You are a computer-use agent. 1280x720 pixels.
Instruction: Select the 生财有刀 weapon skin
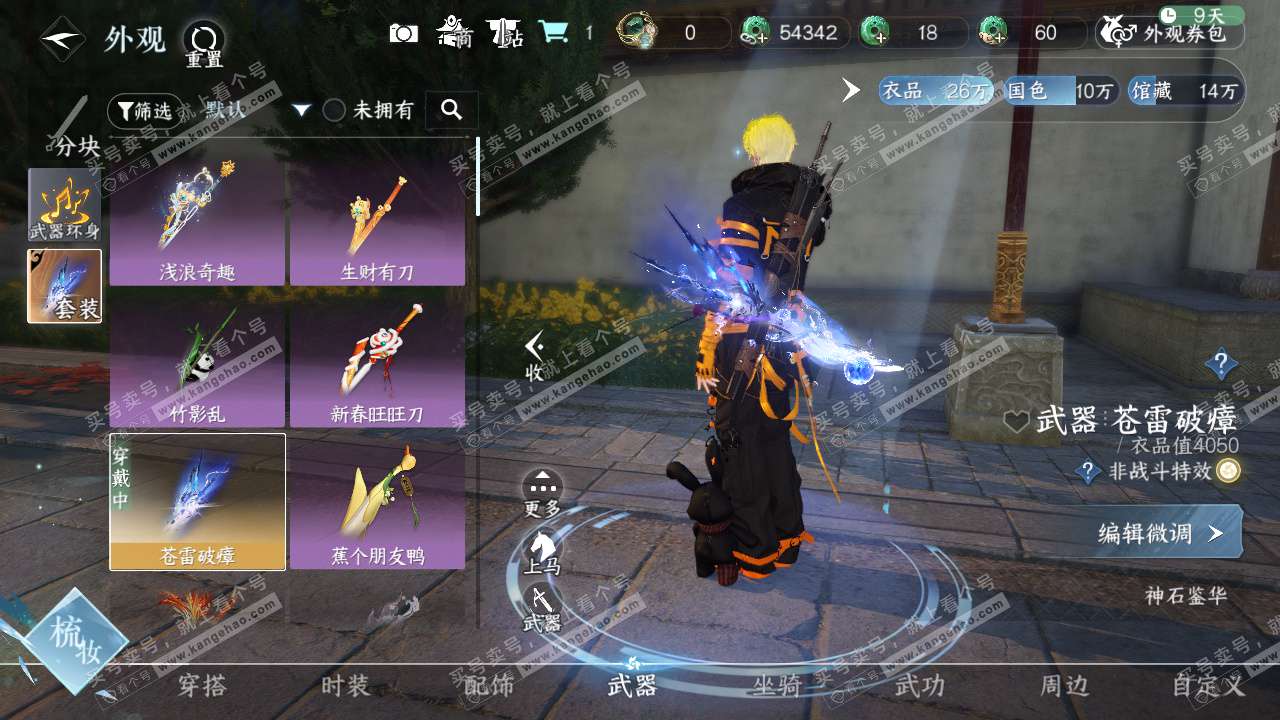tap(377, 222)
